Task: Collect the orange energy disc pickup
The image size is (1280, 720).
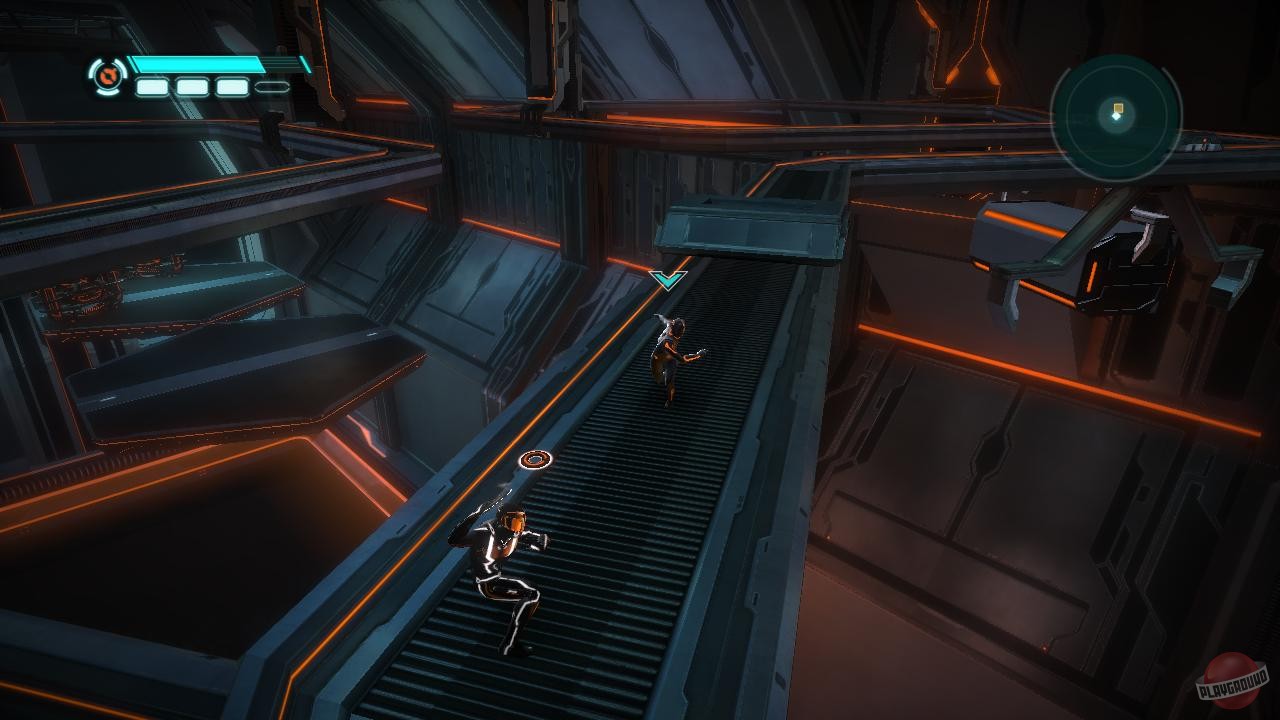Action: [535, 460]
